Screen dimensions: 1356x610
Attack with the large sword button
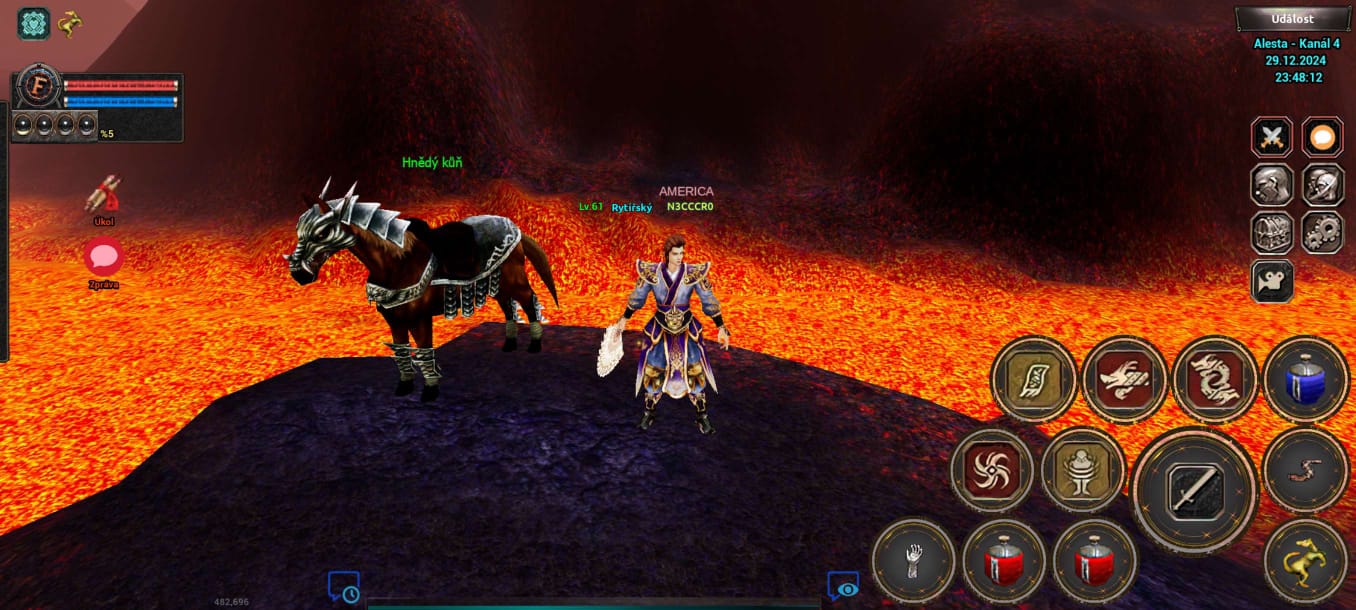1194,490
